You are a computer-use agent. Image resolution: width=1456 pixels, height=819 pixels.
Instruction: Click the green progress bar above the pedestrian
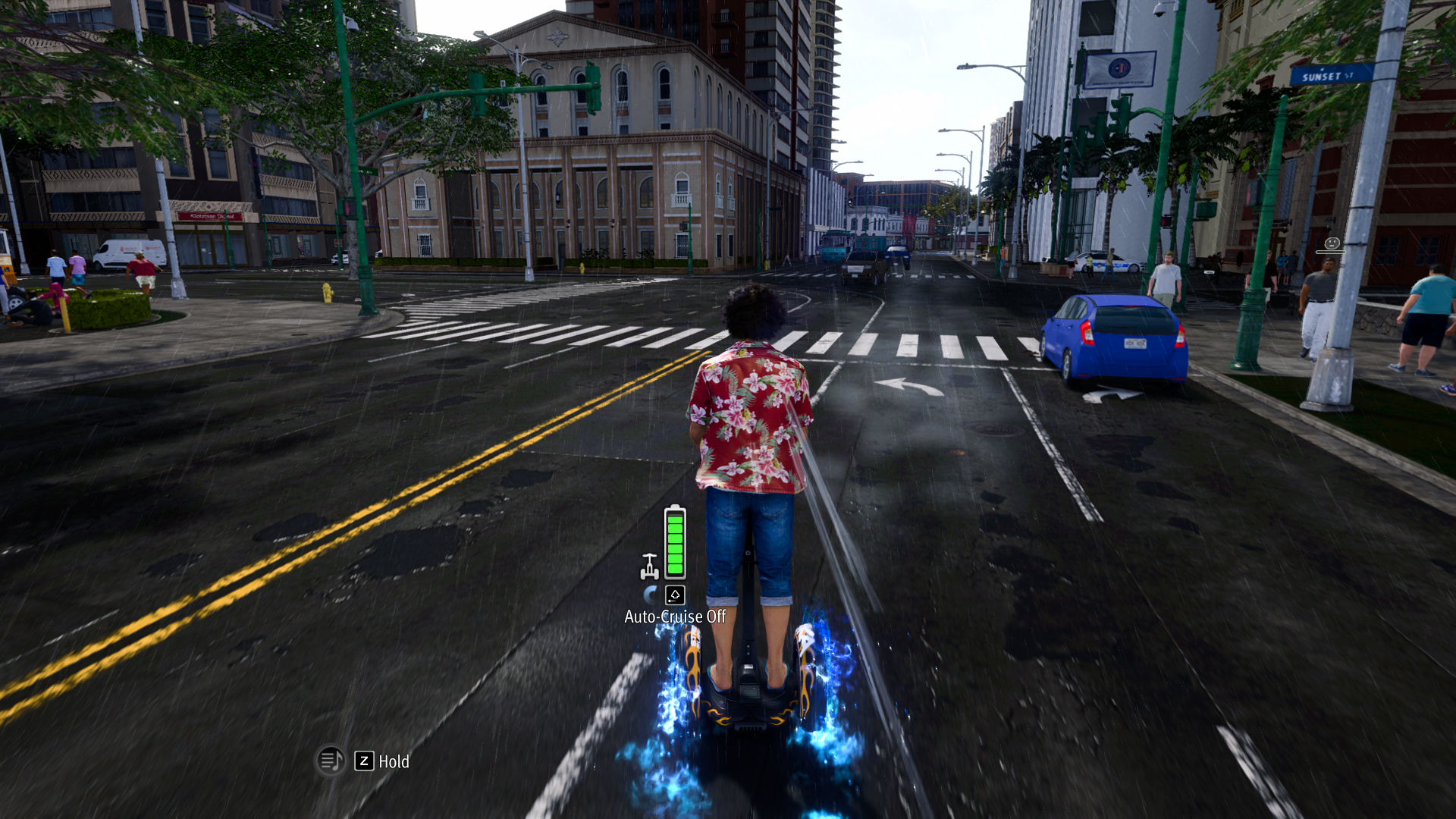(1331, 253)
